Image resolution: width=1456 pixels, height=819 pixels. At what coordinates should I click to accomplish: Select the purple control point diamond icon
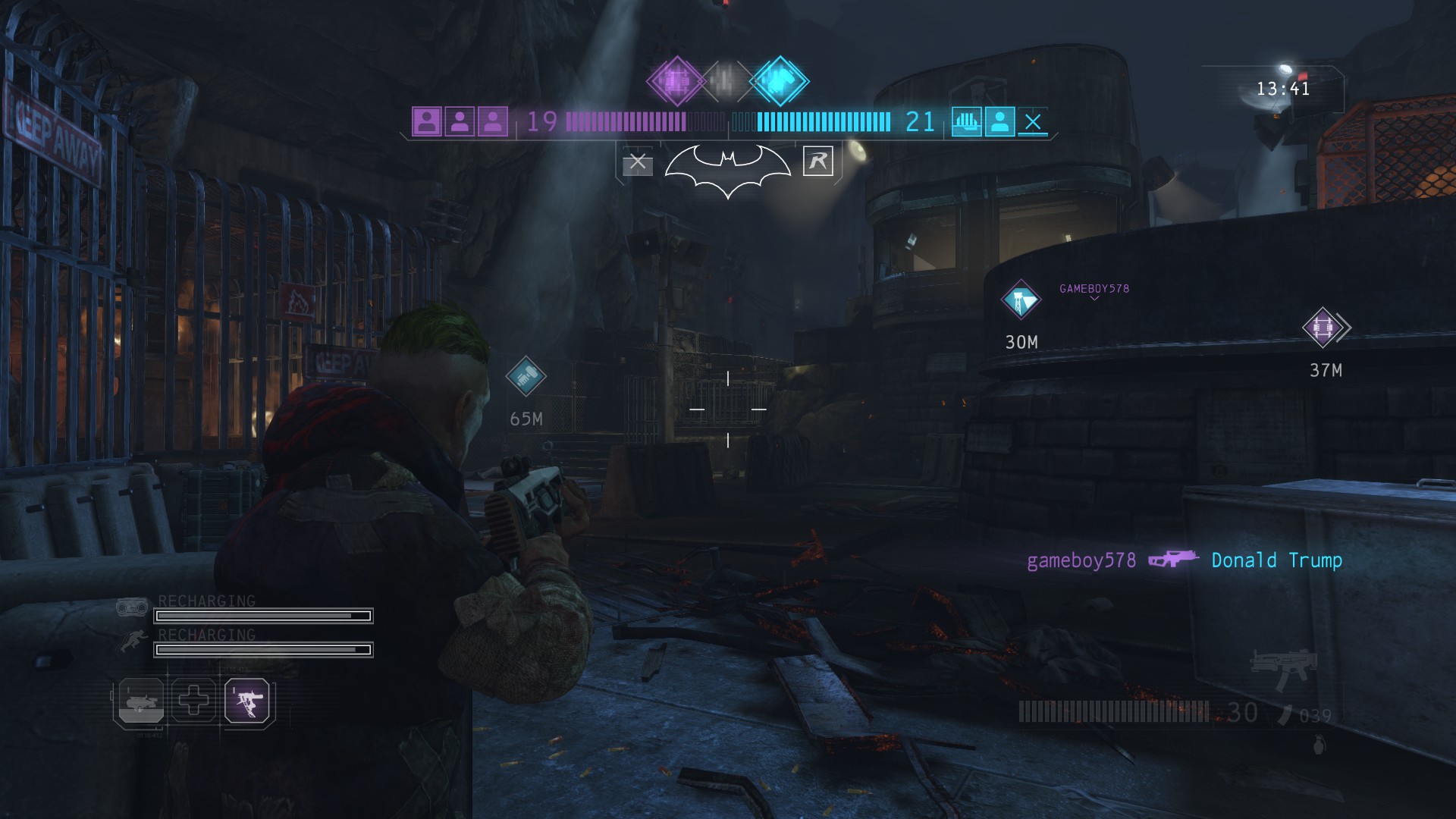(x=675, y=80)
